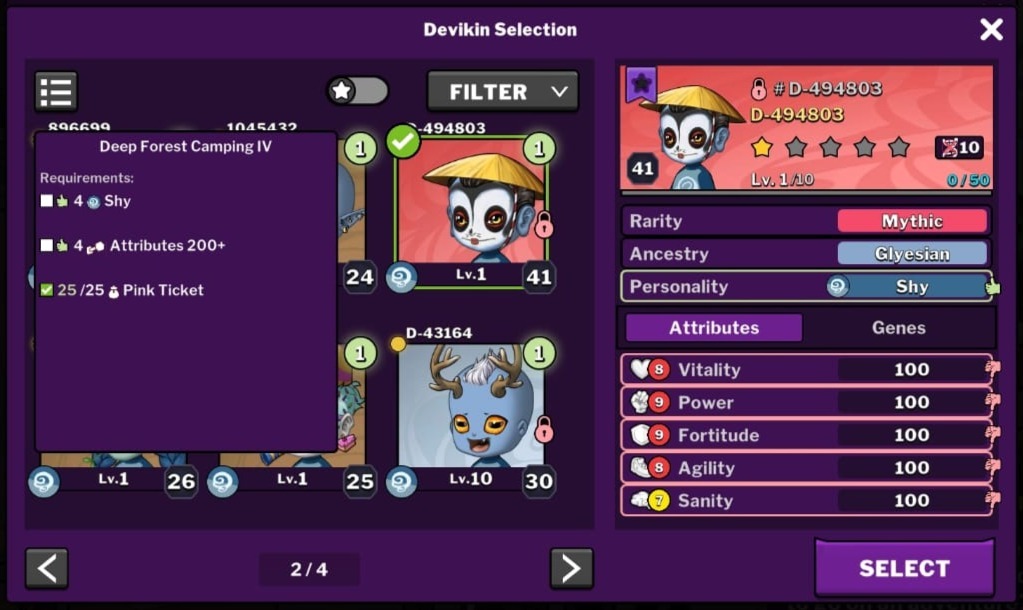Click the Sanity attribute row
The height and width of the screenshot is (610, 1023).
[x=806, y=500]
